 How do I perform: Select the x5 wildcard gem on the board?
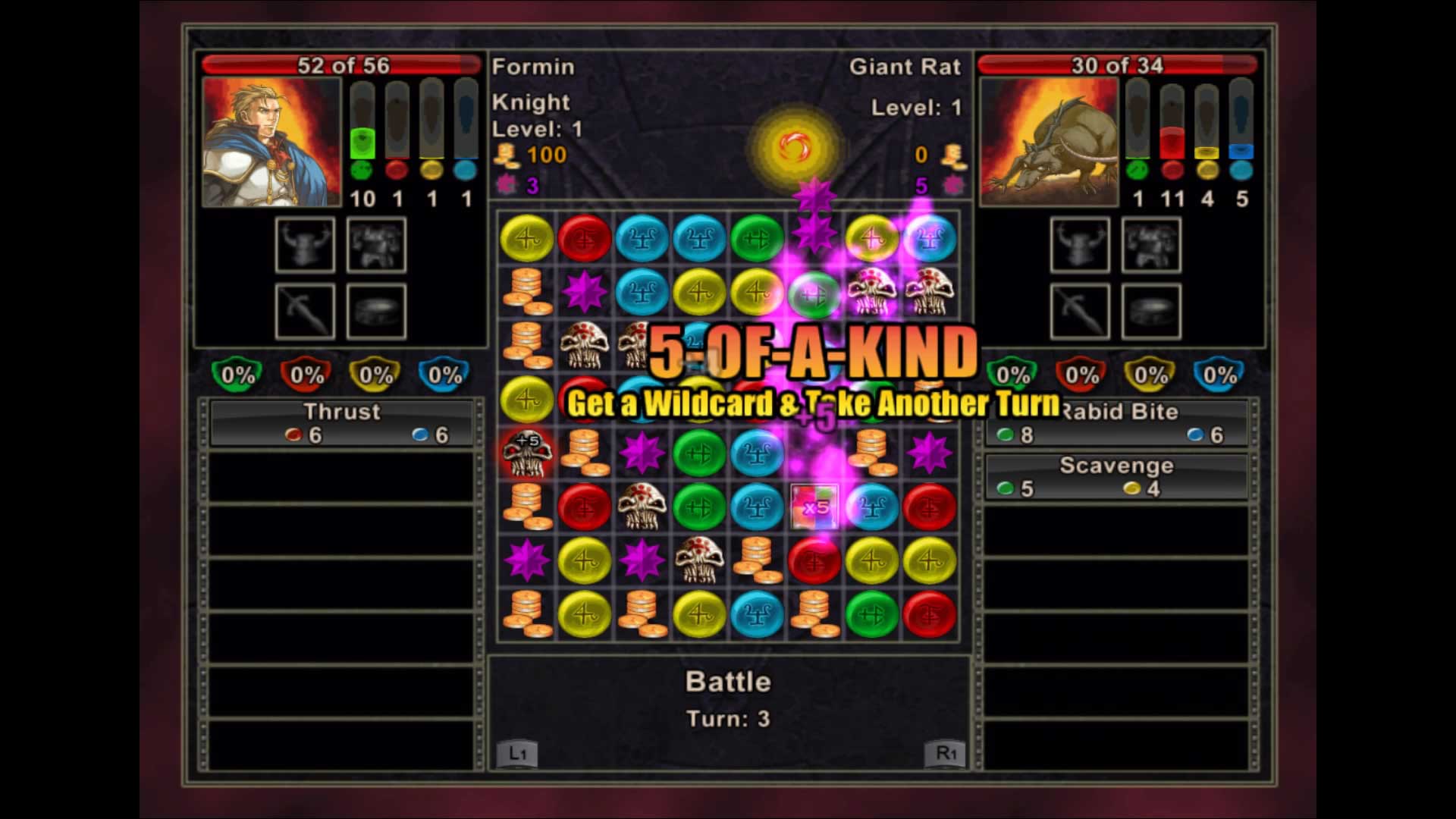pyautogui.click(x=815, y=504)
